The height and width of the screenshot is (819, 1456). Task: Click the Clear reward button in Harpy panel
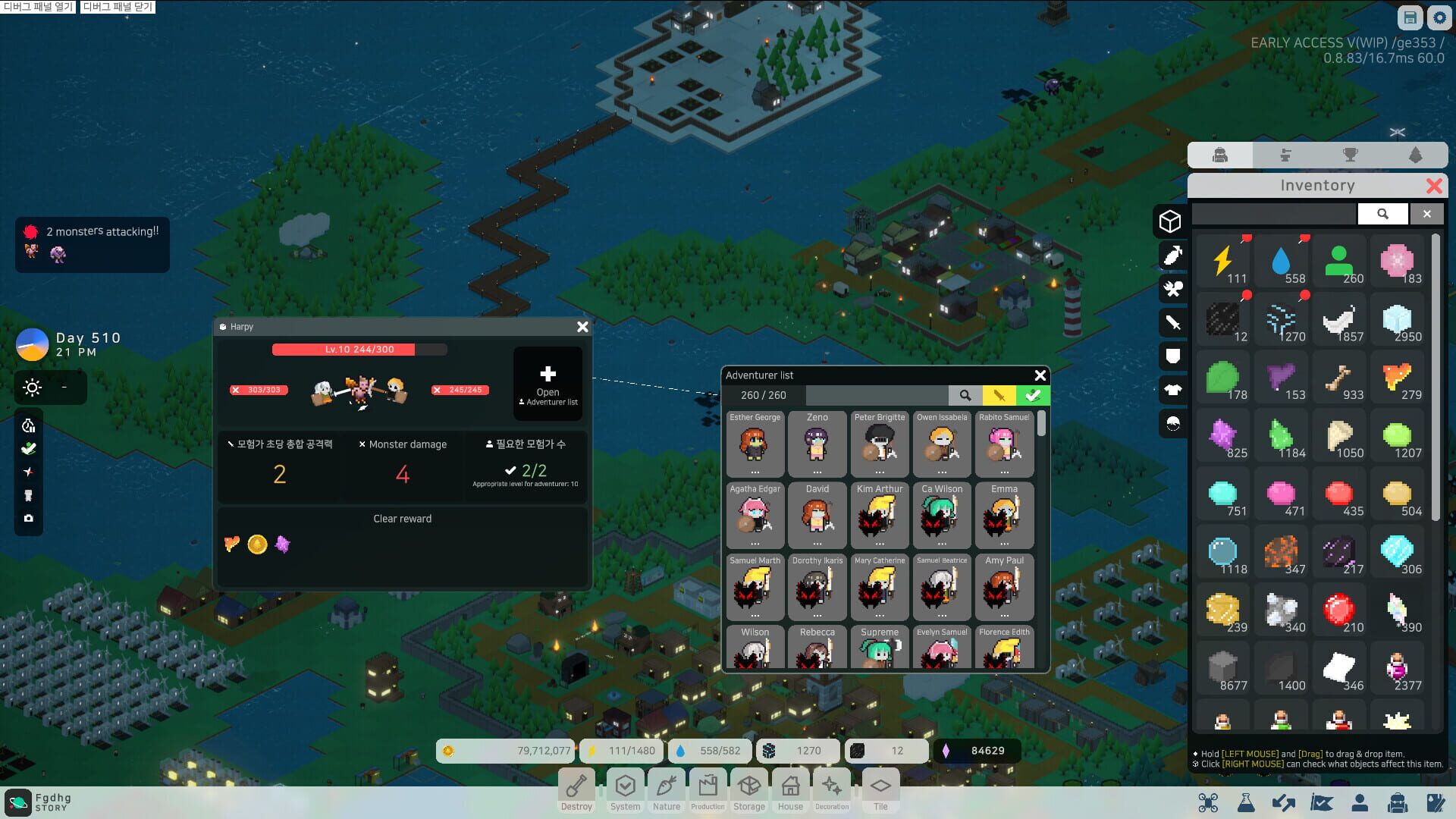pos(402,519)
